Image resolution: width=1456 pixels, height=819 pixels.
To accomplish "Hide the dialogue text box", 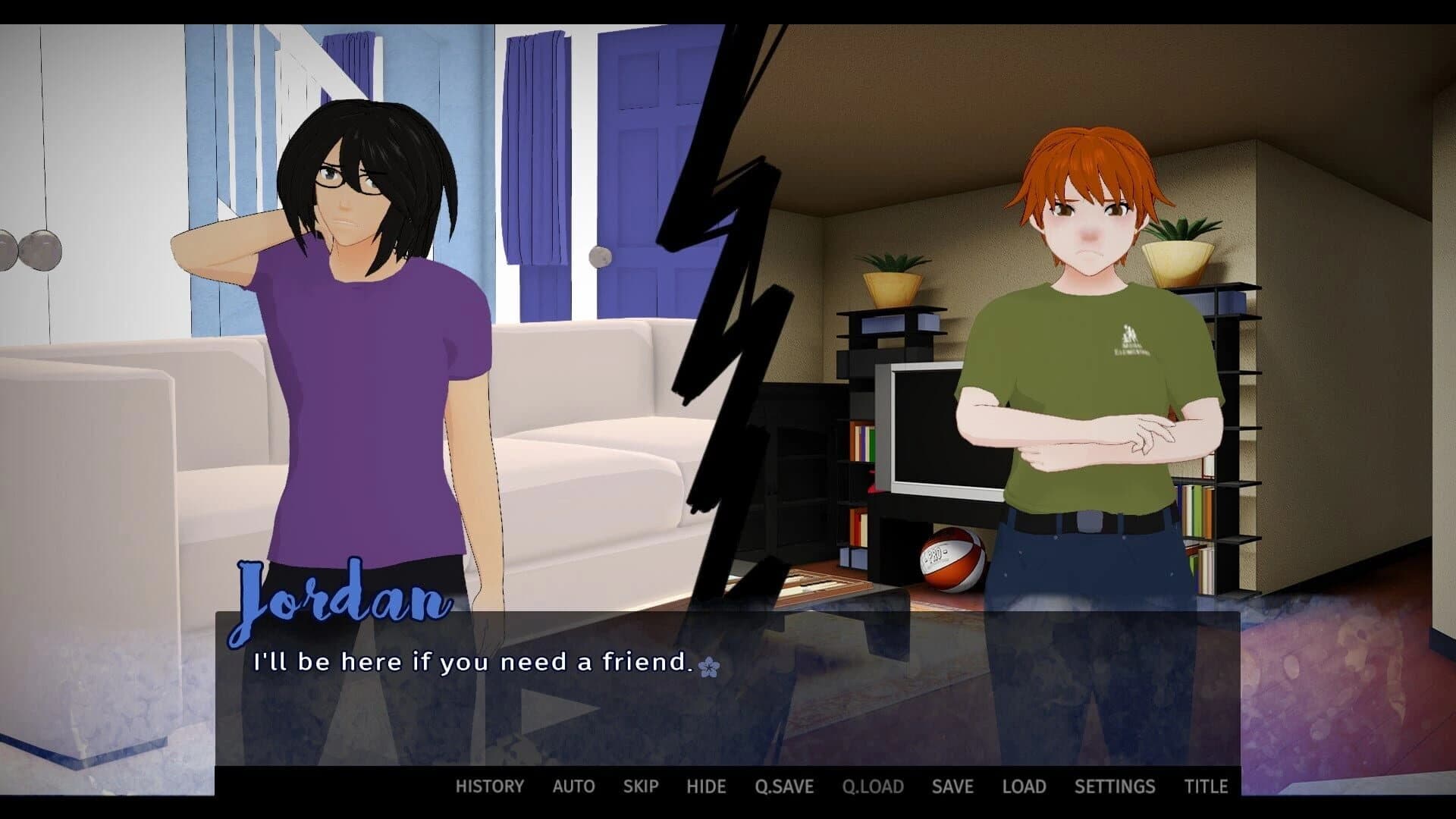I will pos(706,786).
